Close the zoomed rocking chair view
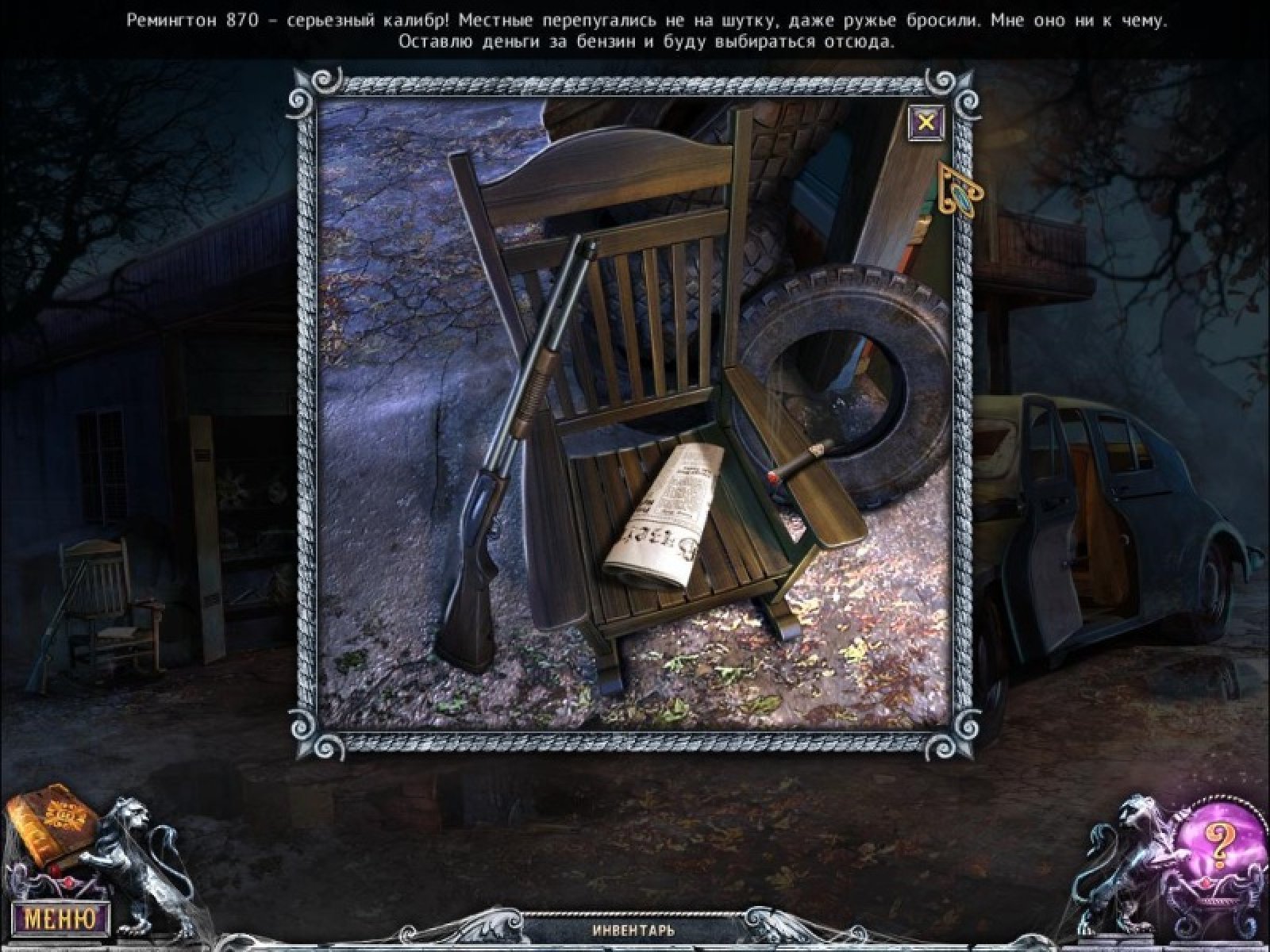This screenshot has height=952, width=1270. point(926,122)
